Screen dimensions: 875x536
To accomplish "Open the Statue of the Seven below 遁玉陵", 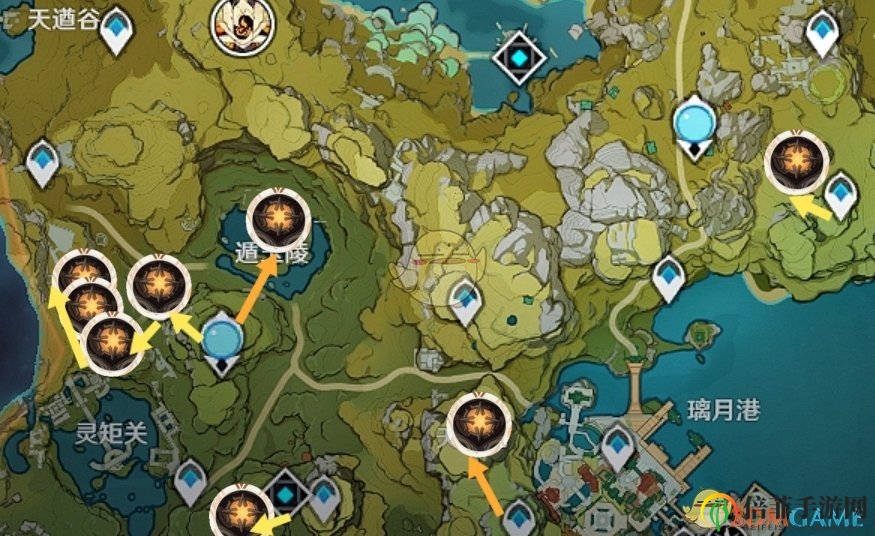I will (222, 342).
